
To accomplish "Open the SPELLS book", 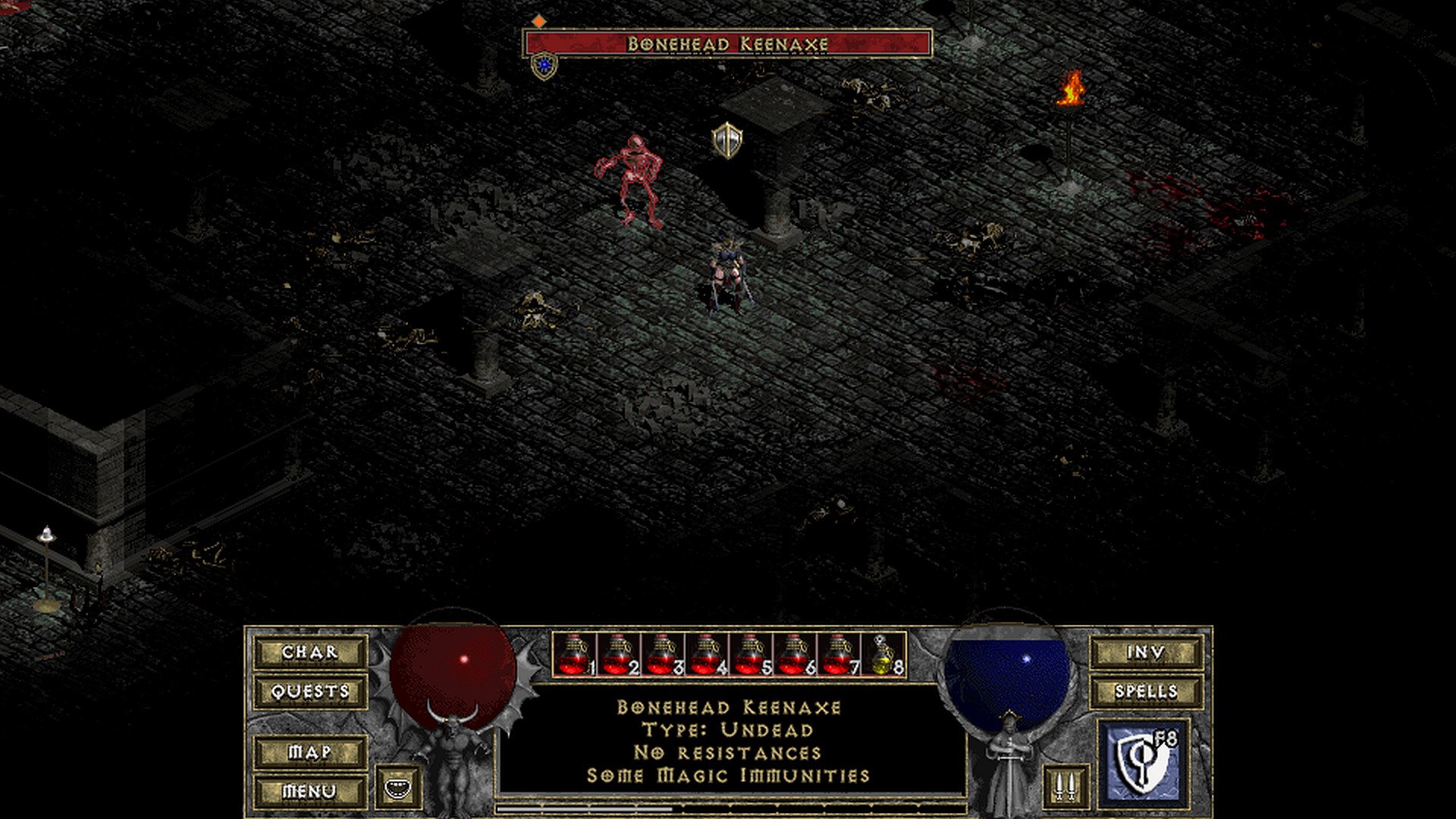I will coord(1146,692).
